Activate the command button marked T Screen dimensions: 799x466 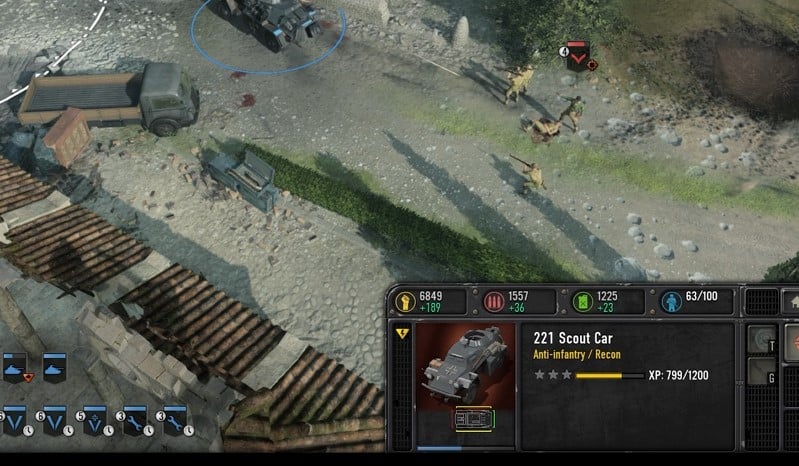[x=762, y=340]
